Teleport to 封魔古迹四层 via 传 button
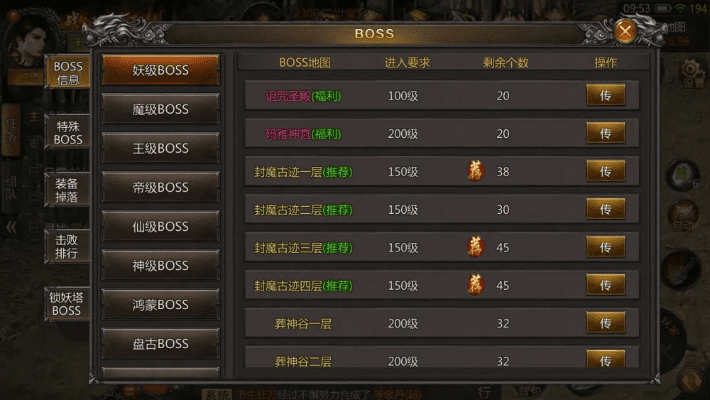This screenshot has height=400, width=710. 605,285
